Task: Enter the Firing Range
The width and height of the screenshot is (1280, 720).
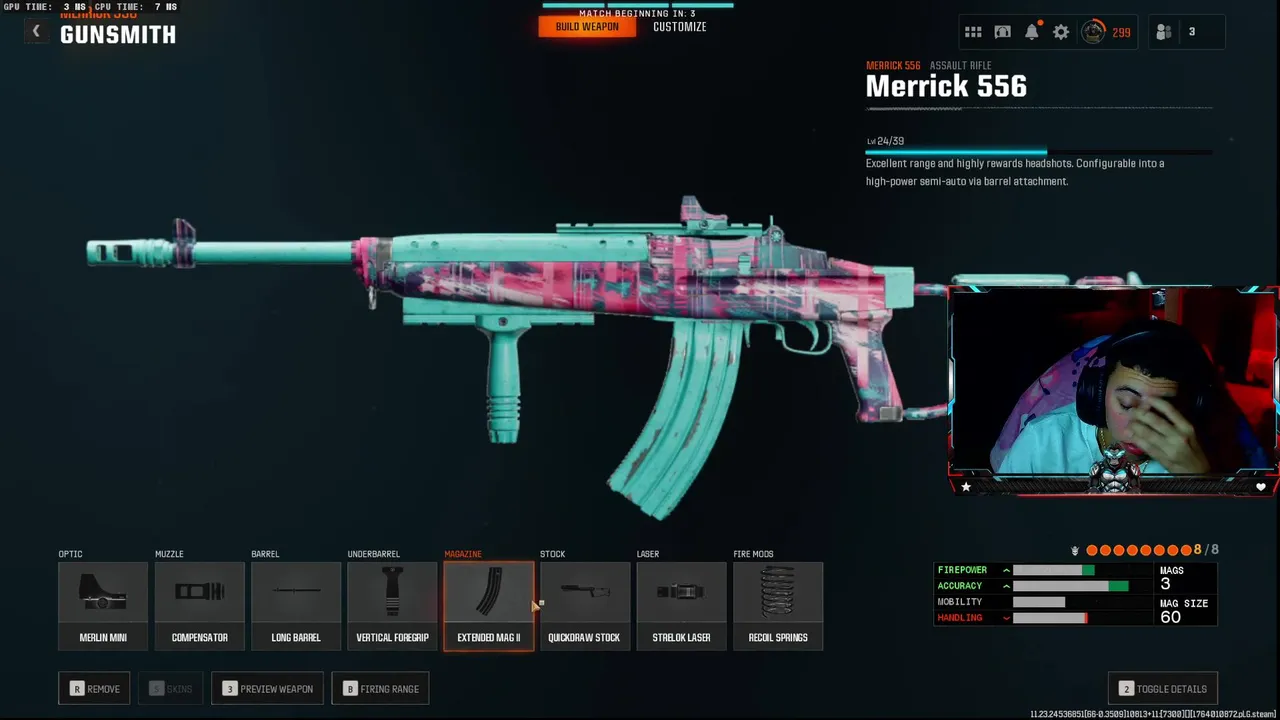Action: tap(380, 689)
